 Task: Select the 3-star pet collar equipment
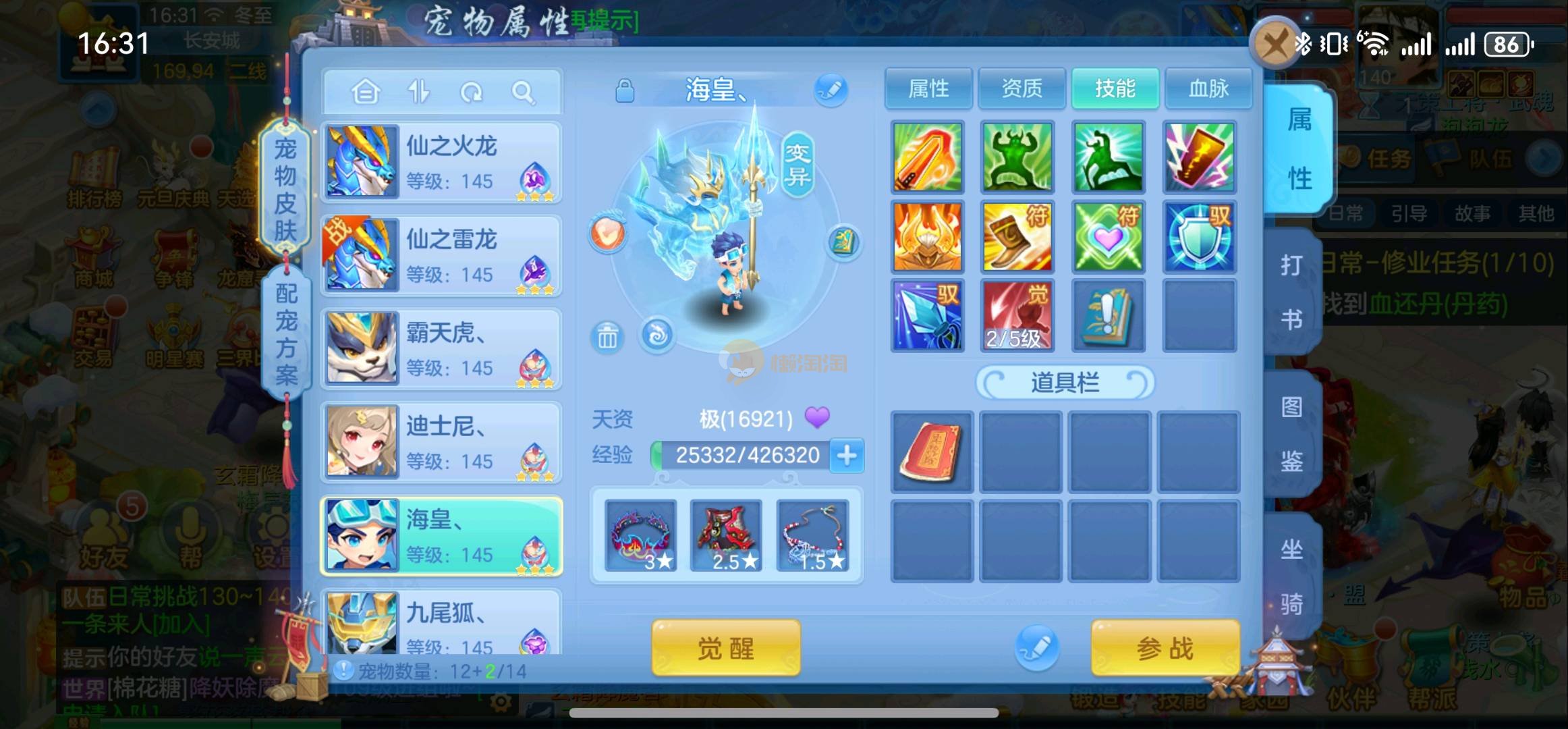(641, 536)
